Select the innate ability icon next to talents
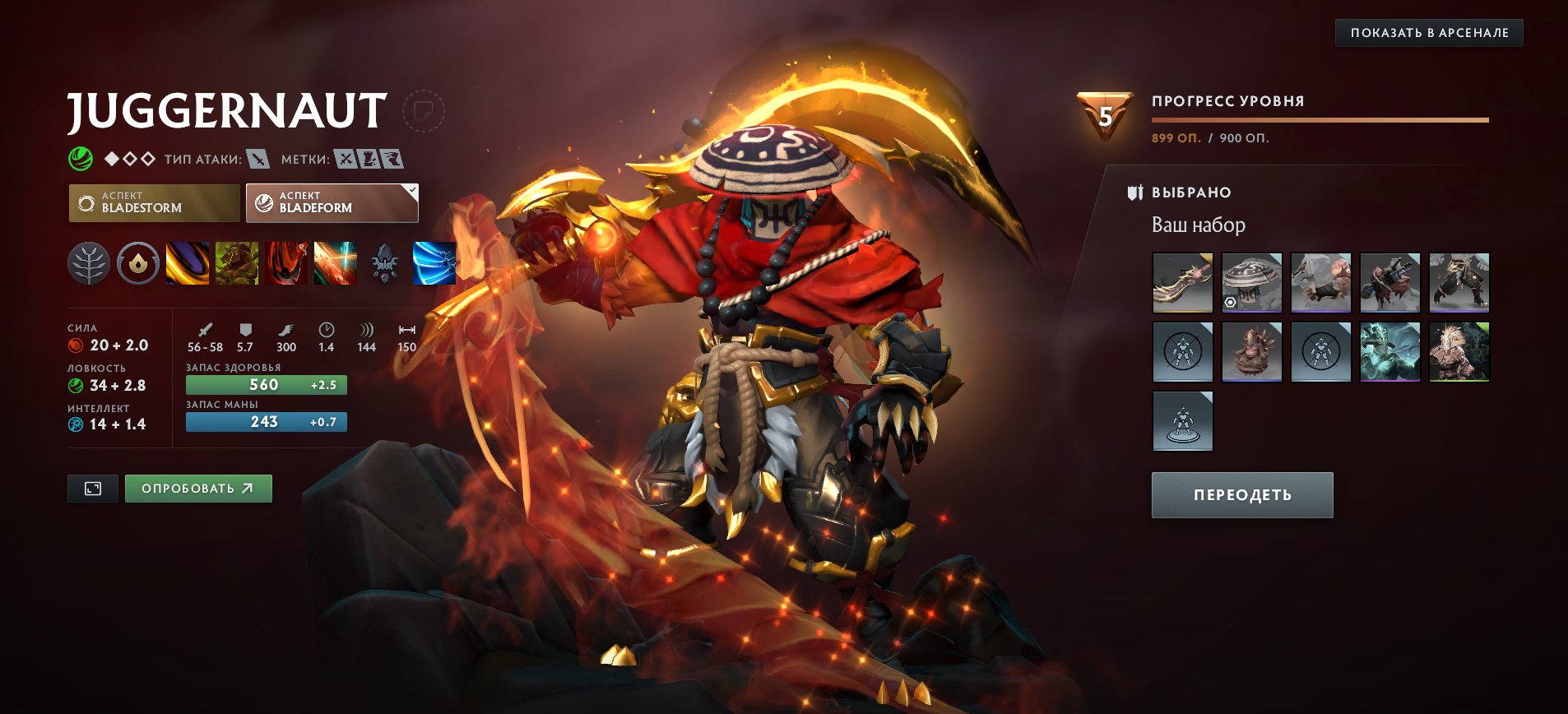 click(x=139, y=263)
